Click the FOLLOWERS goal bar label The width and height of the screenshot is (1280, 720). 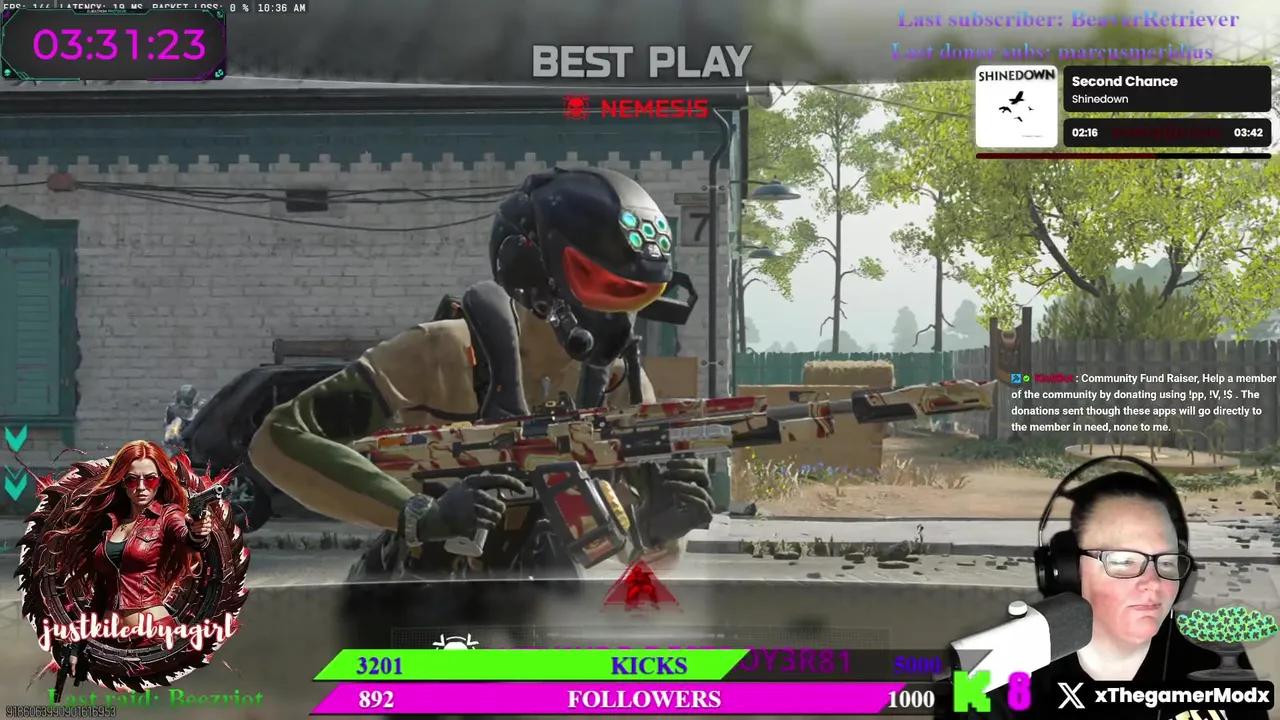point(644,699)
